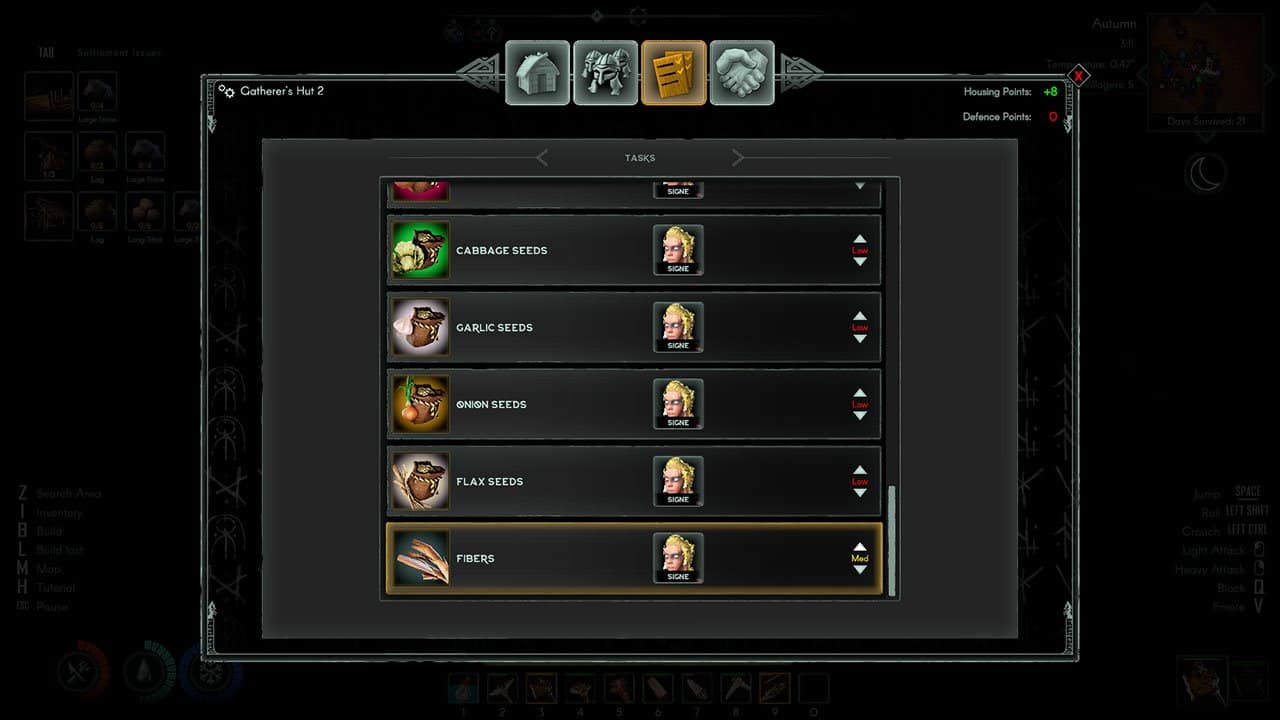The width and height of the screenshot is (1280, 720).
Task: Close the Gatherer's Hut window
Action: pos(1079,75)
